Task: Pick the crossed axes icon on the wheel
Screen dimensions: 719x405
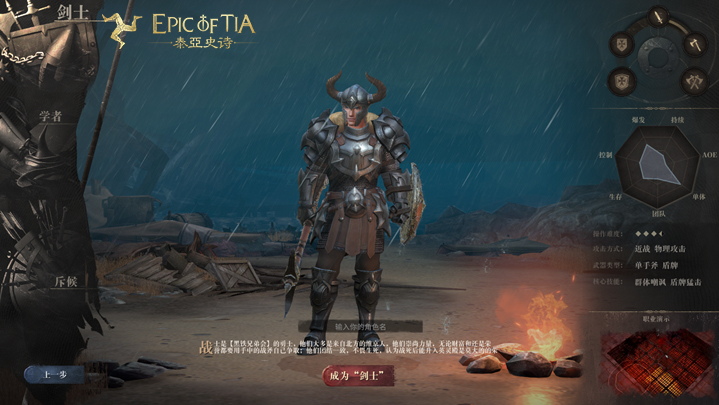Action: pos(692,79)
